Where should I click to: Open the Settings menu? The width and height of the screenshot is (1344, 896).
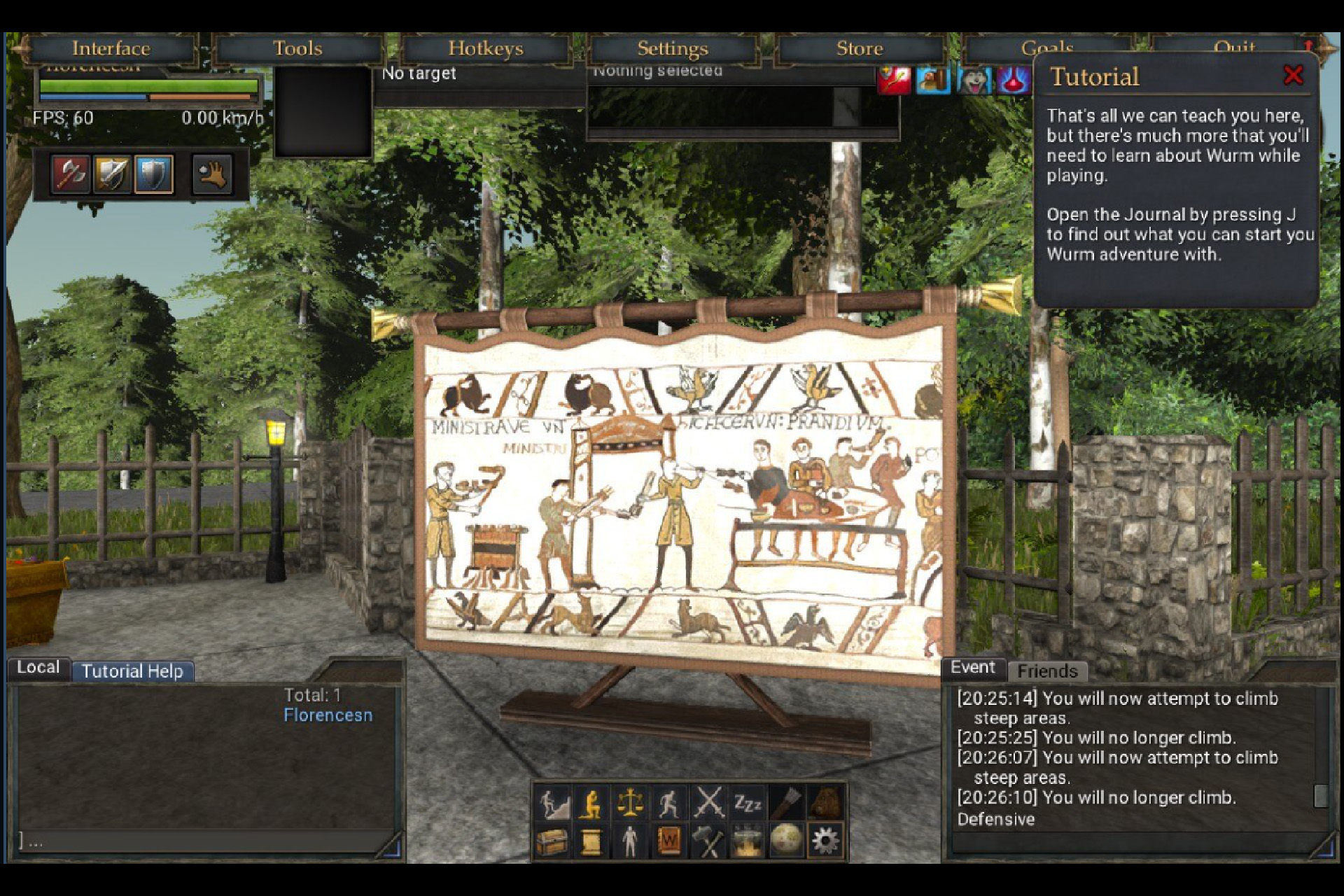(672, 48)
